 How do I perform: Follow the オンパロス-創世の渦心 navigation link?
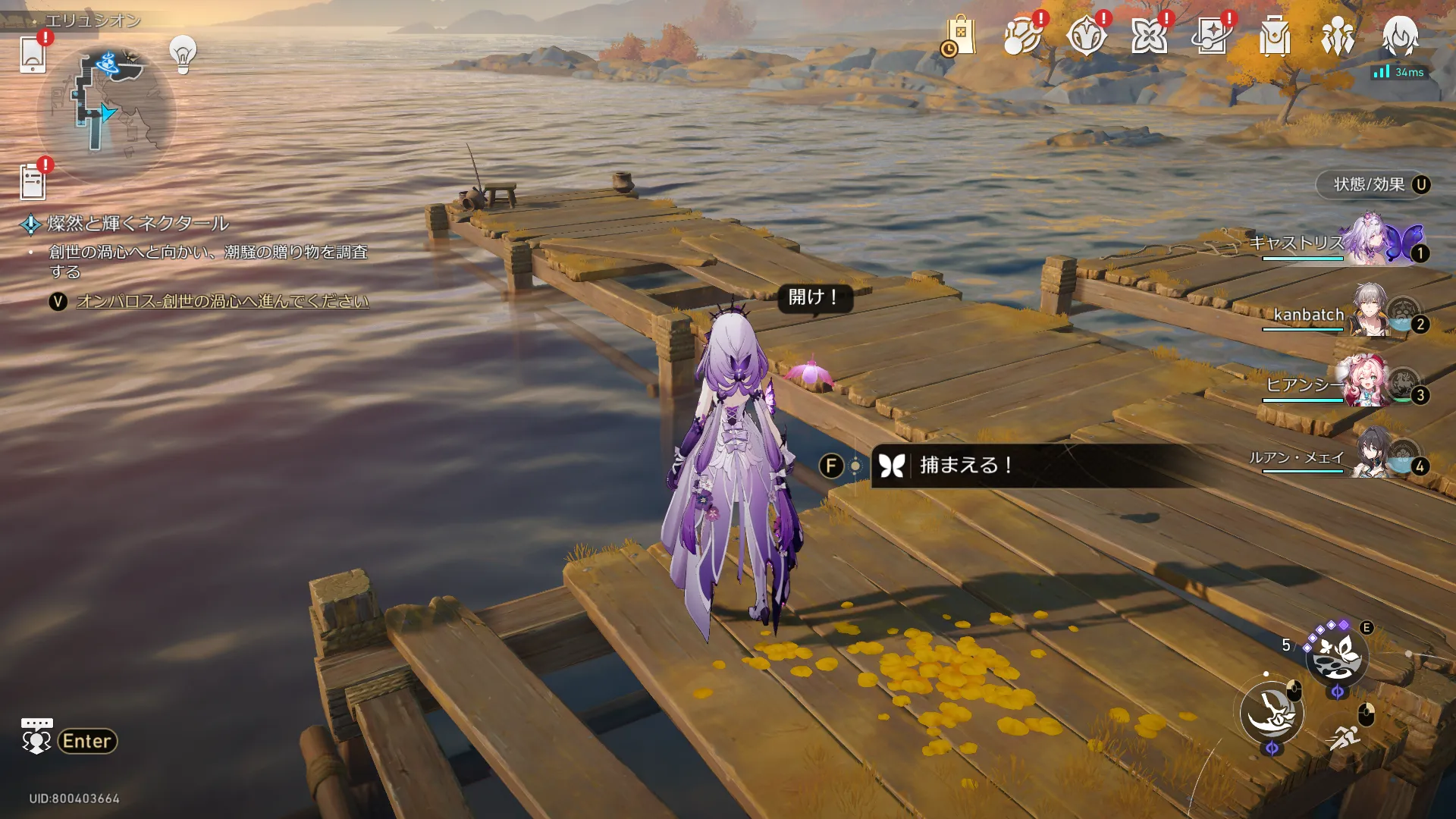click(x=222, y=302)
